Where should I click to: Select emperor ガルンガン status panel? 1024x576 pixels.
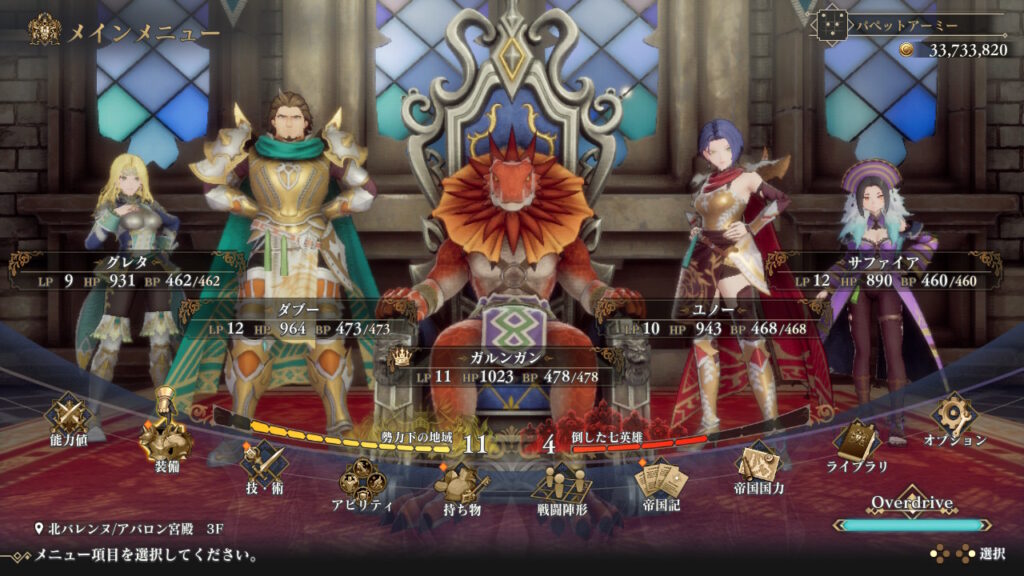511,367
